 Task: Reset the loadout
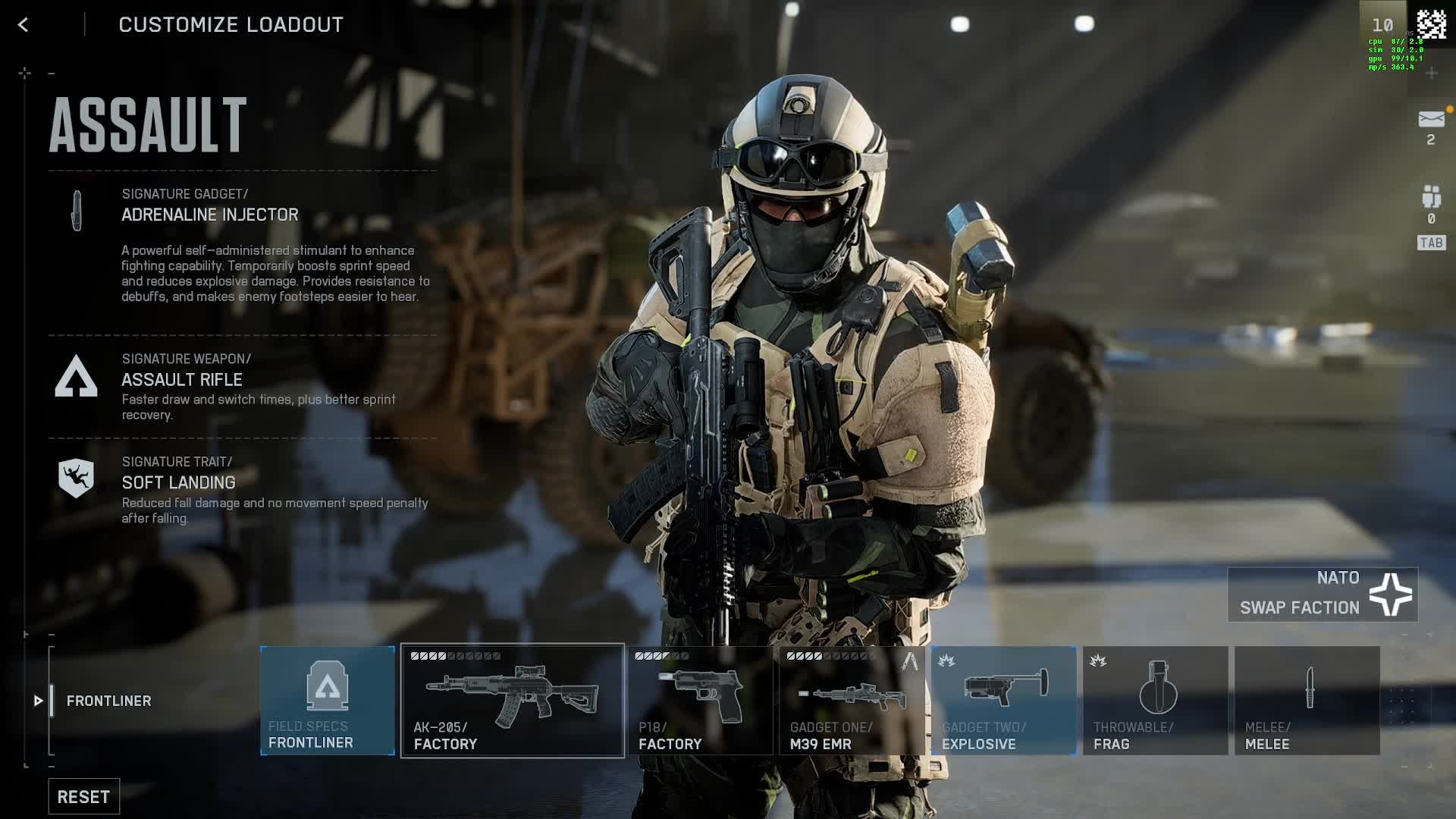pos(83,796)
